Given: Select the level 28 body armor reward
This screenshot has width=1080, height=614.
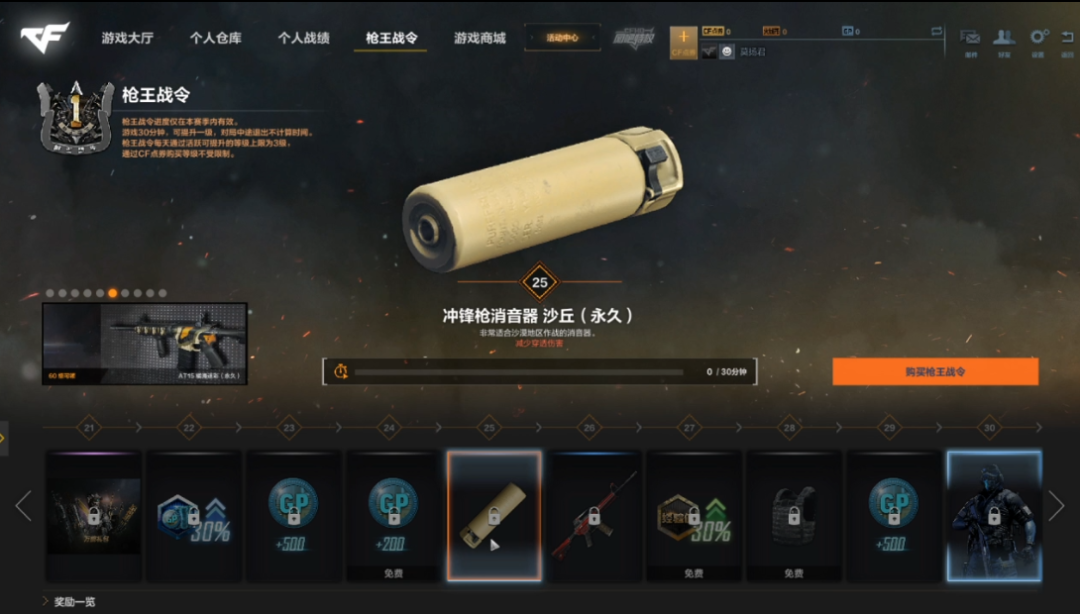Looking at the screenshot, I should 794,515.
